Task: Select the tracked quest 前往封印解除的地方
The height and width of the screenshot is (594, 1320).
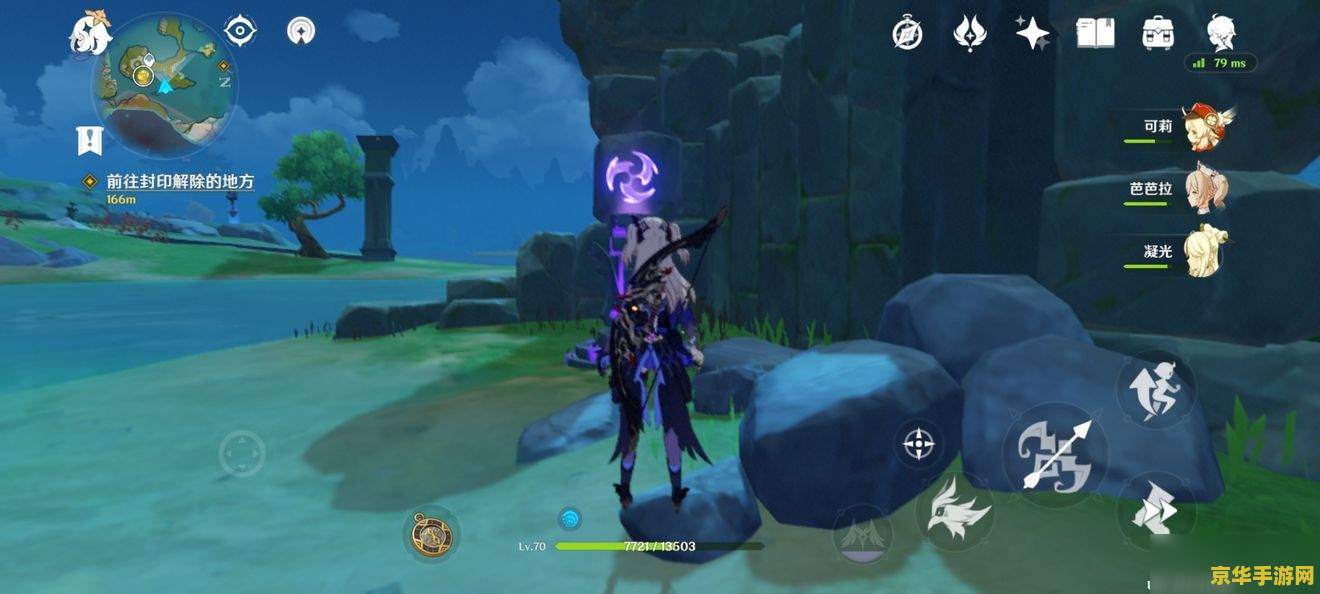Action: point(180,182)
